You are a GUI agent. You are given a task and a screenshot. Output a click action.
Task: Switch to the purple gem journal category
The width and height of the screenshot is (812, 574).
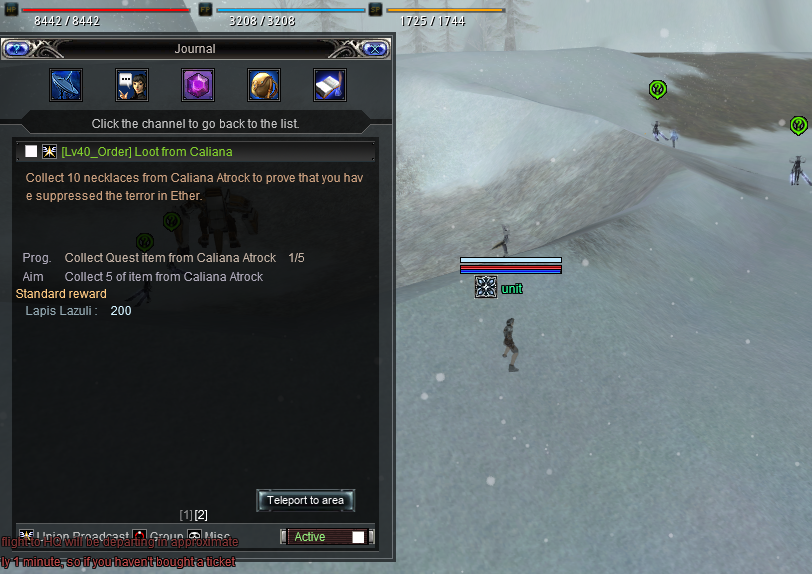[198, 85]
